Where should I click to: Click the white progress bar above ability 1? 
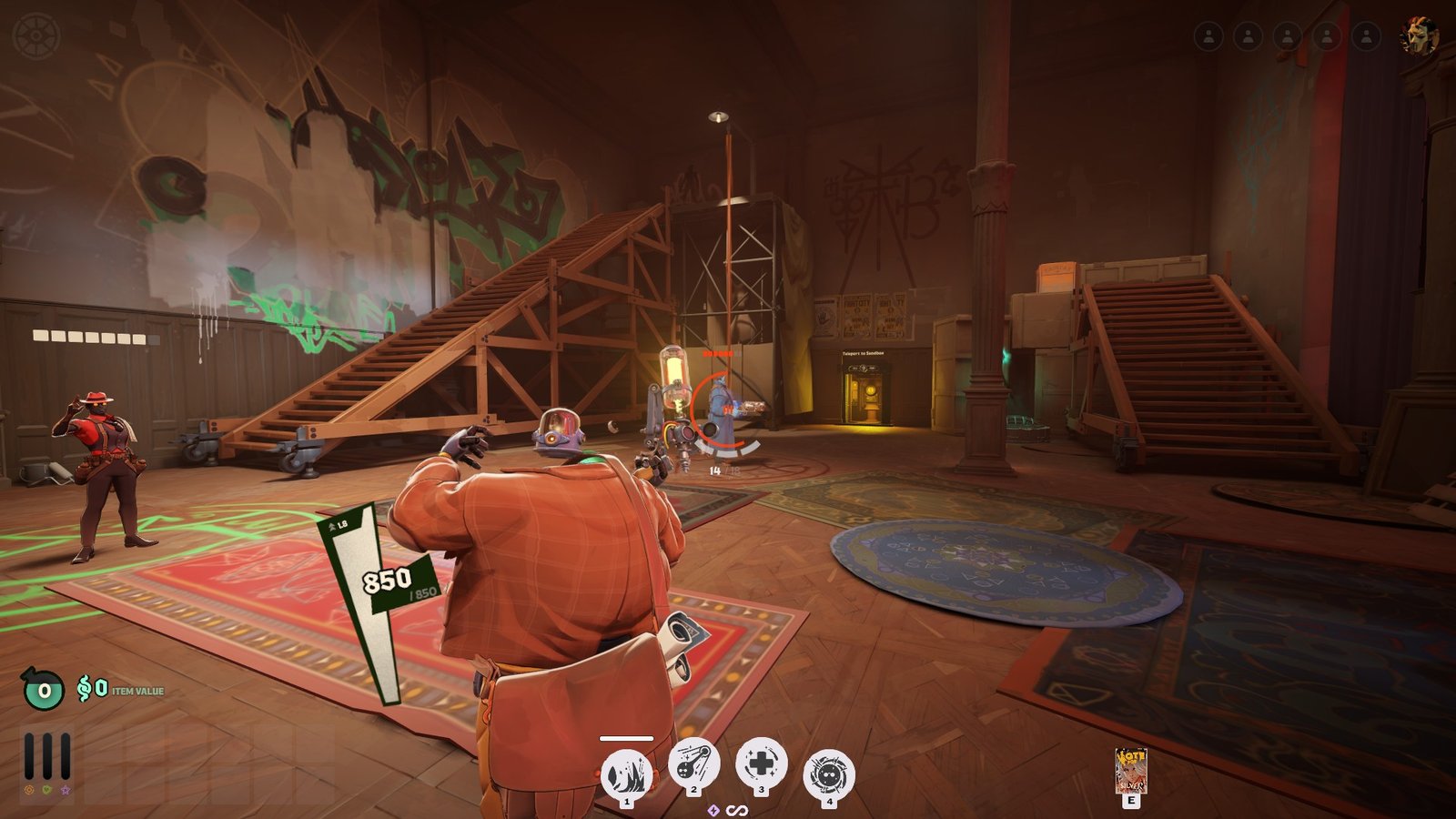point(626,738)
